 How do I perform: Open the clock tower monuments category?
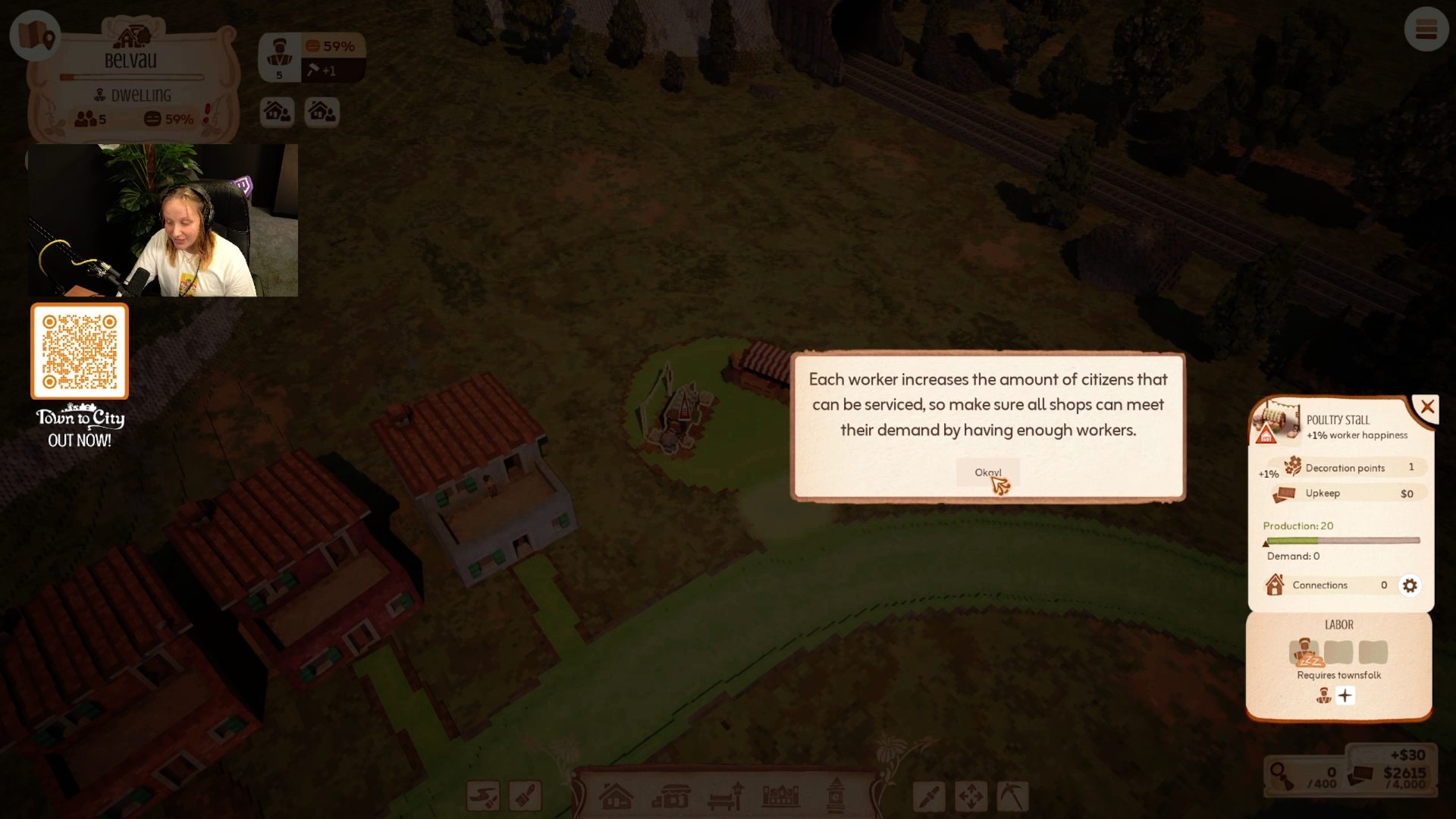(836, 795)
